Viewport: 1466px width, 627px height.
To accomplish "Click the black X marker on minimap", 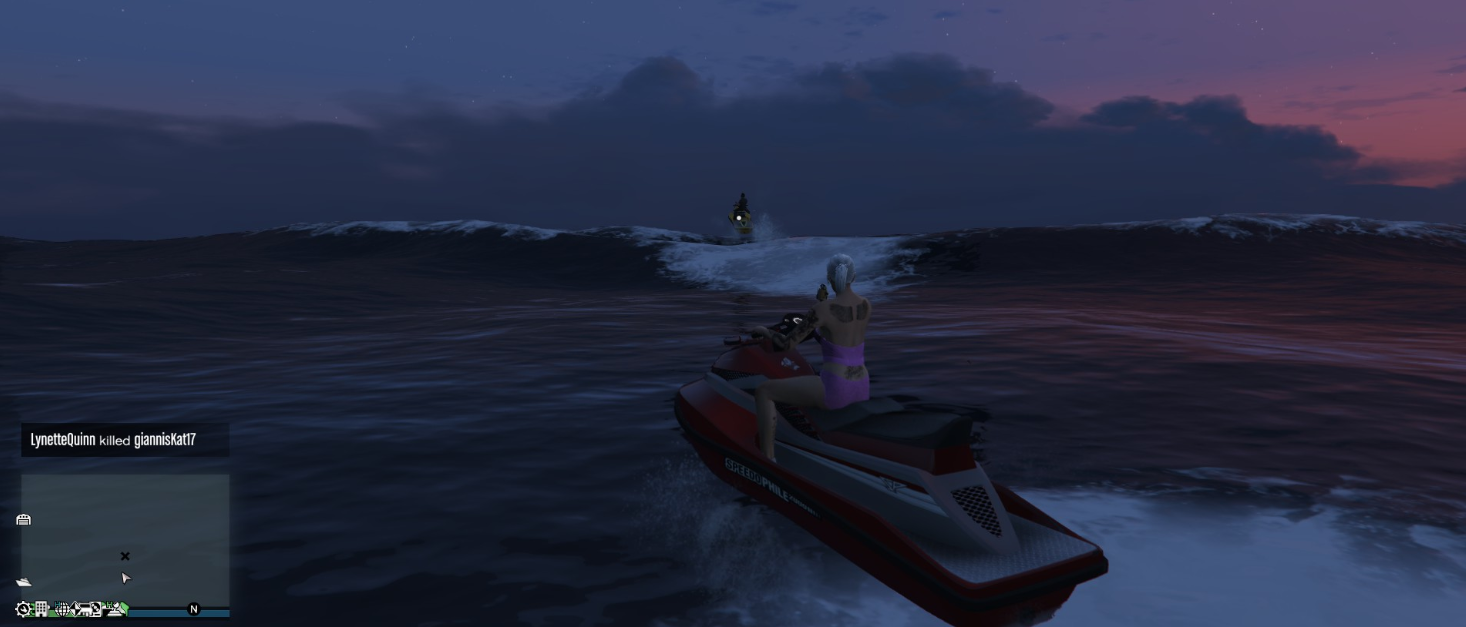I will click(125, 556).
